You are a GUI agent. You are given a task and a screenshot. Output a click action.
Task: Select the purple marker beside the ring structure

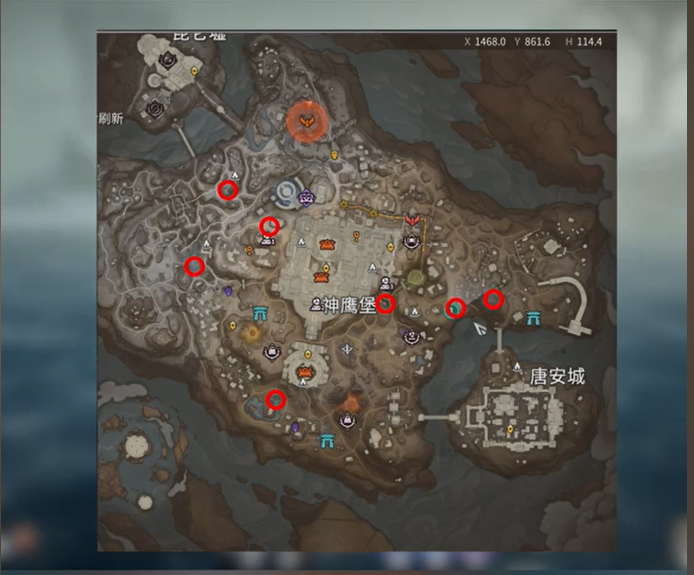tap(307, 196)
